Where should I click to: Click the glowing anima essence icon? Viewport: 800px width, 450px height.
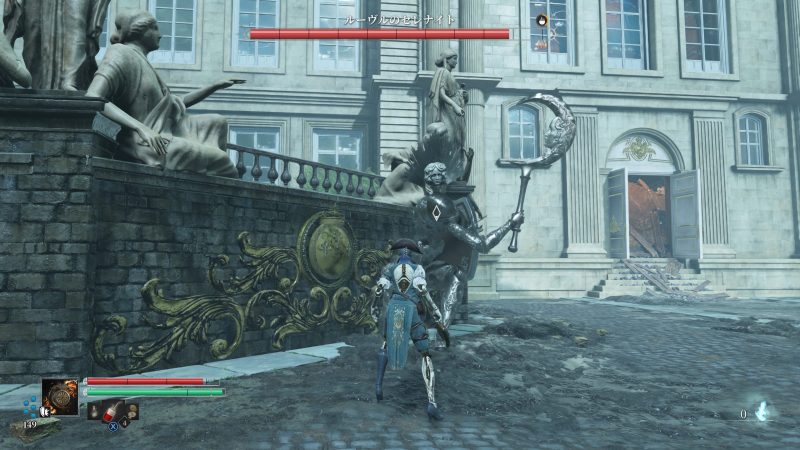point(762,411)
